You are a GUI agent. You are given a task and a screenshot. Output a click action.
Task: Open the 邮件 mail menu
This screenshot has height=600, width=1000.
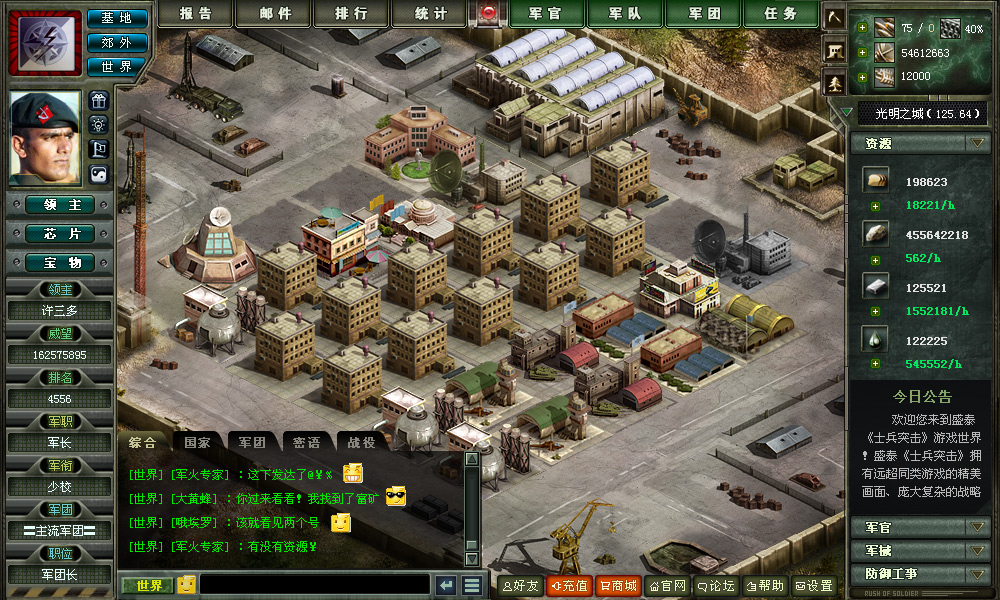275,14
